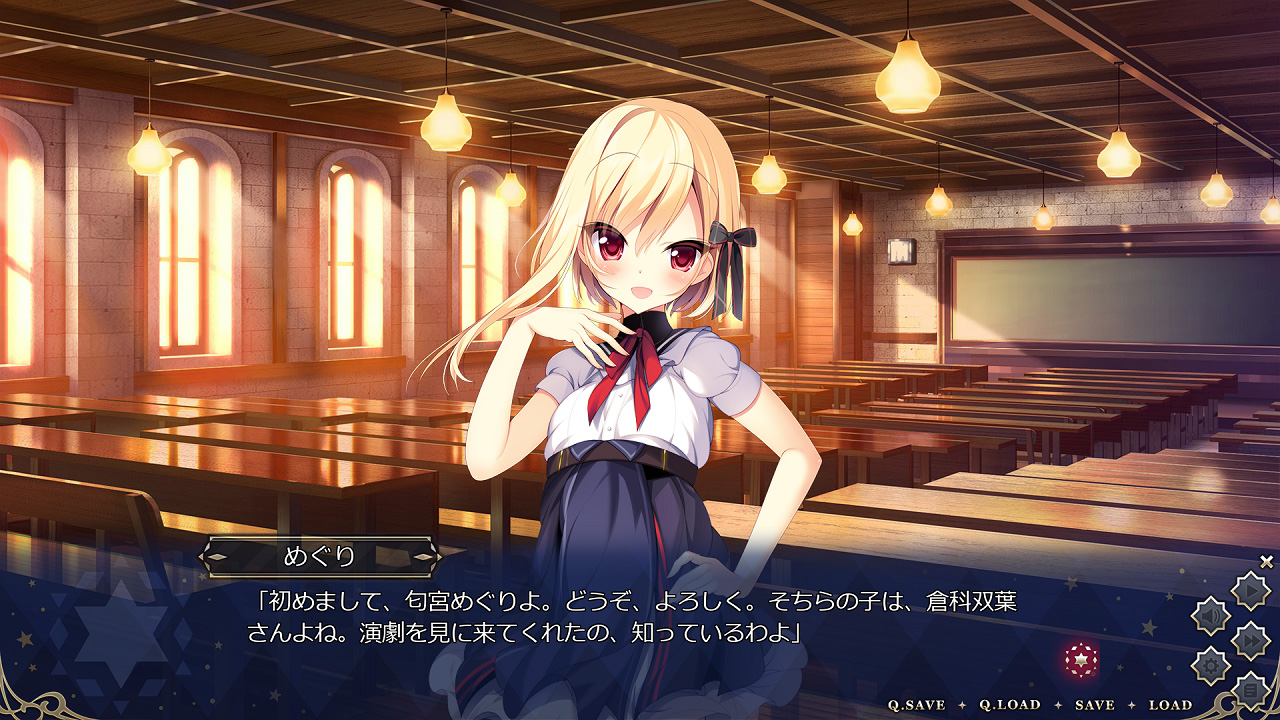This screenshot has height=720, width=1280.
Task: Show the backlog with the document icon
Action: (1250, 690)
